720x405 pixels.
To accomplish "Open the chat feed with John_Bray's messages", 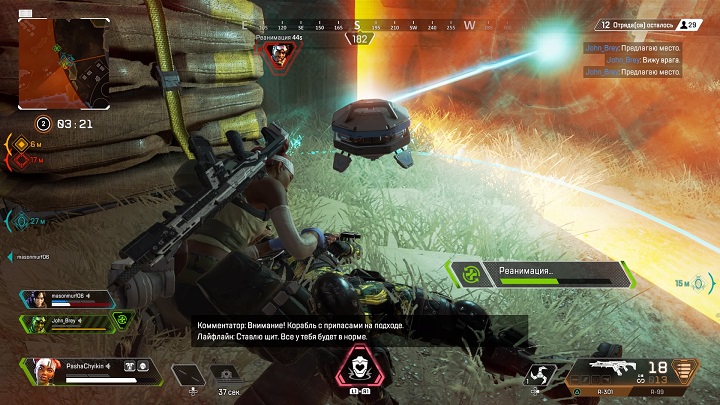I will [x=638, y=59].
